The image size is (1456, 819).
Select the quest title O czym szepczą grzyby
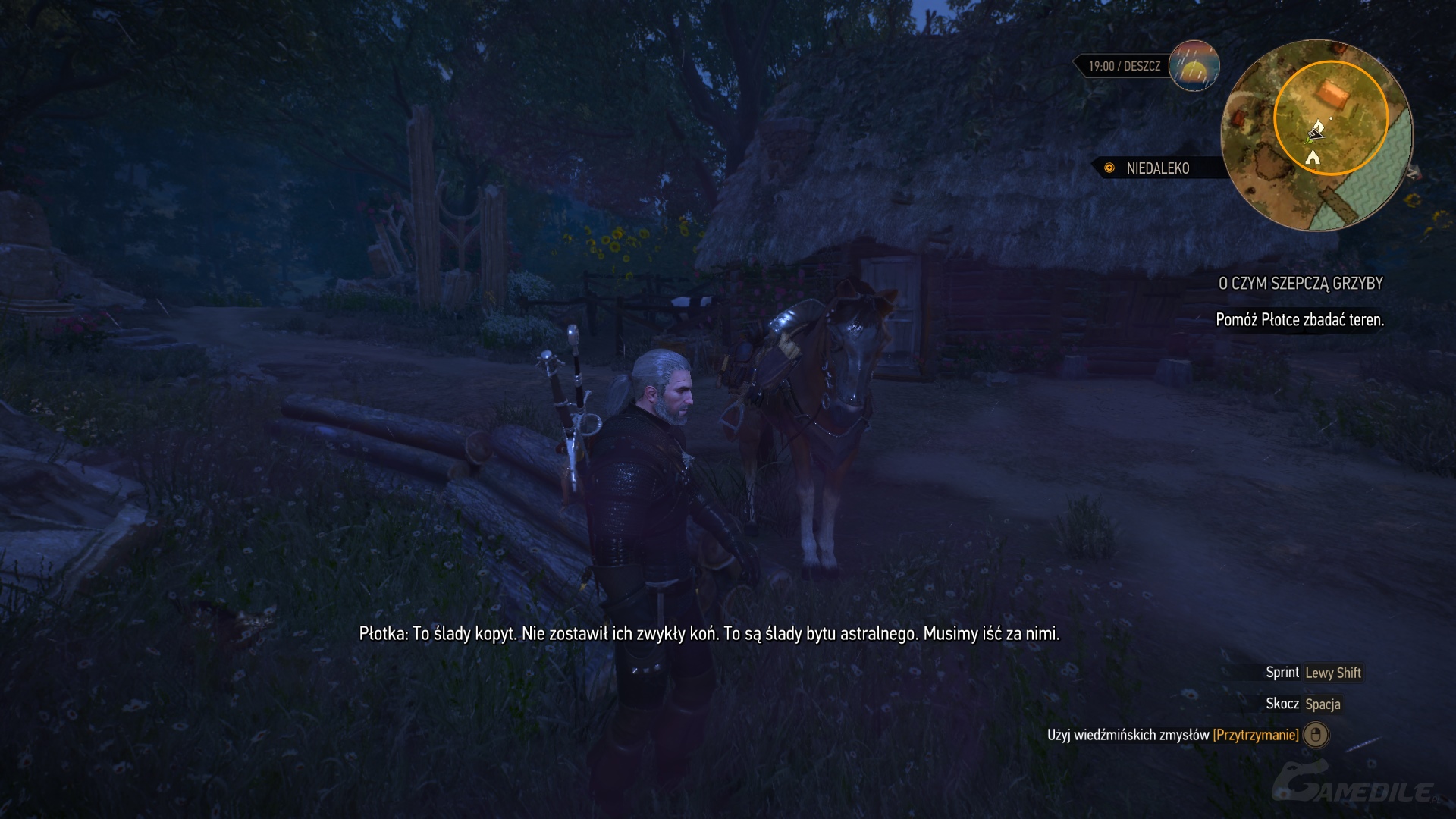(x=1300, y=284)
